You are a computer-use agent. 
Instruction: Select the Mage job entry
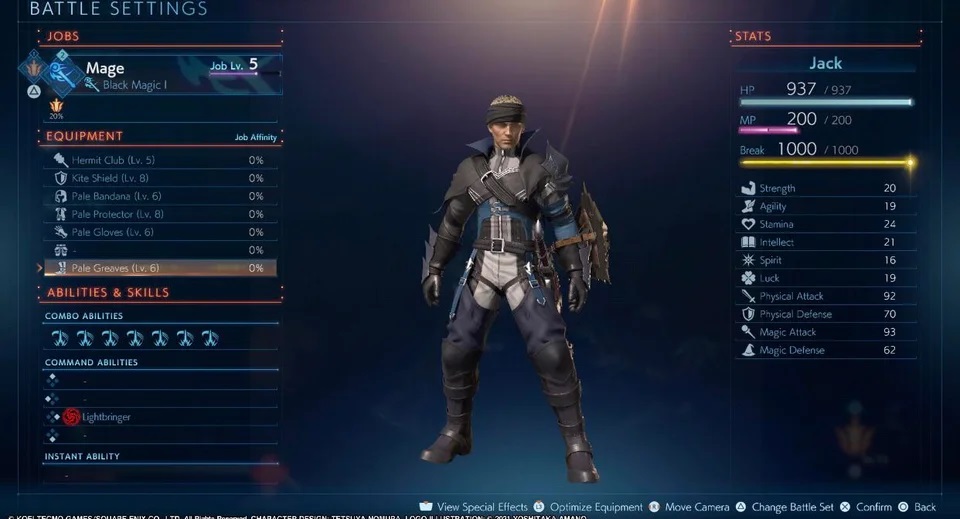(150, 75)
